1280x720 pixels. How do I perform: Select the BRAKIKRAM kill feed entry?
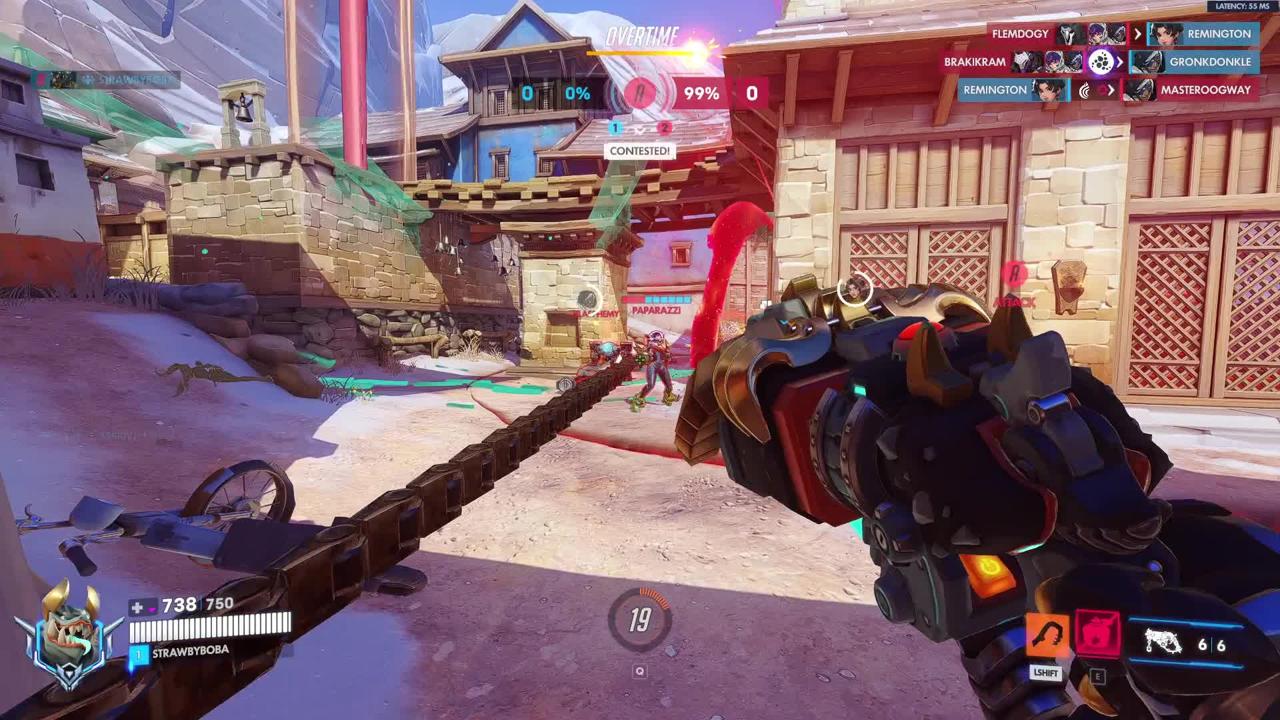click(x=975, y=62)
